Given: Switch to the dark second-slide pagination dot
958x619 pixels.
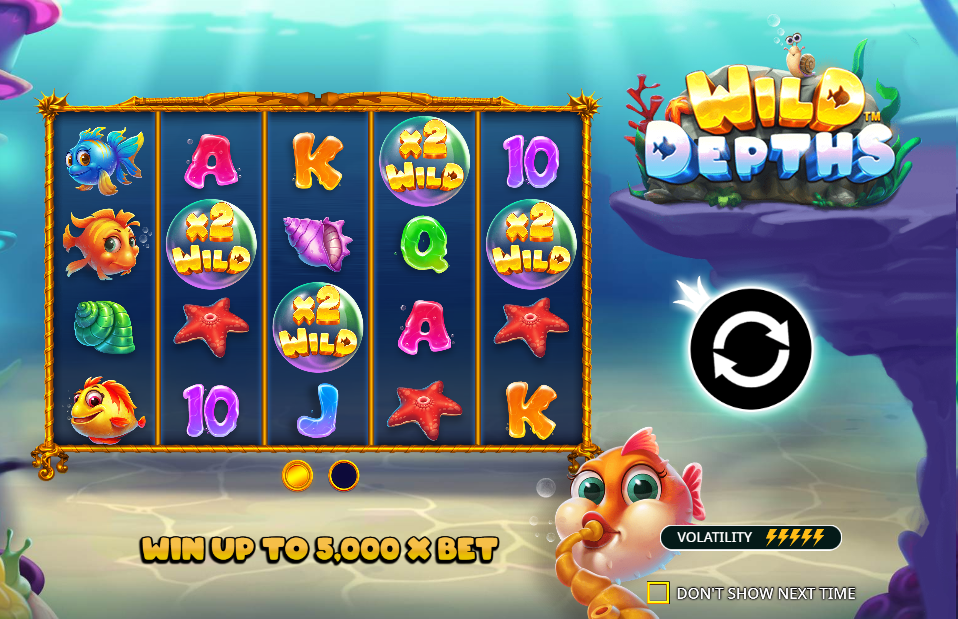Looking at the screenshot, I should (344, 475).
